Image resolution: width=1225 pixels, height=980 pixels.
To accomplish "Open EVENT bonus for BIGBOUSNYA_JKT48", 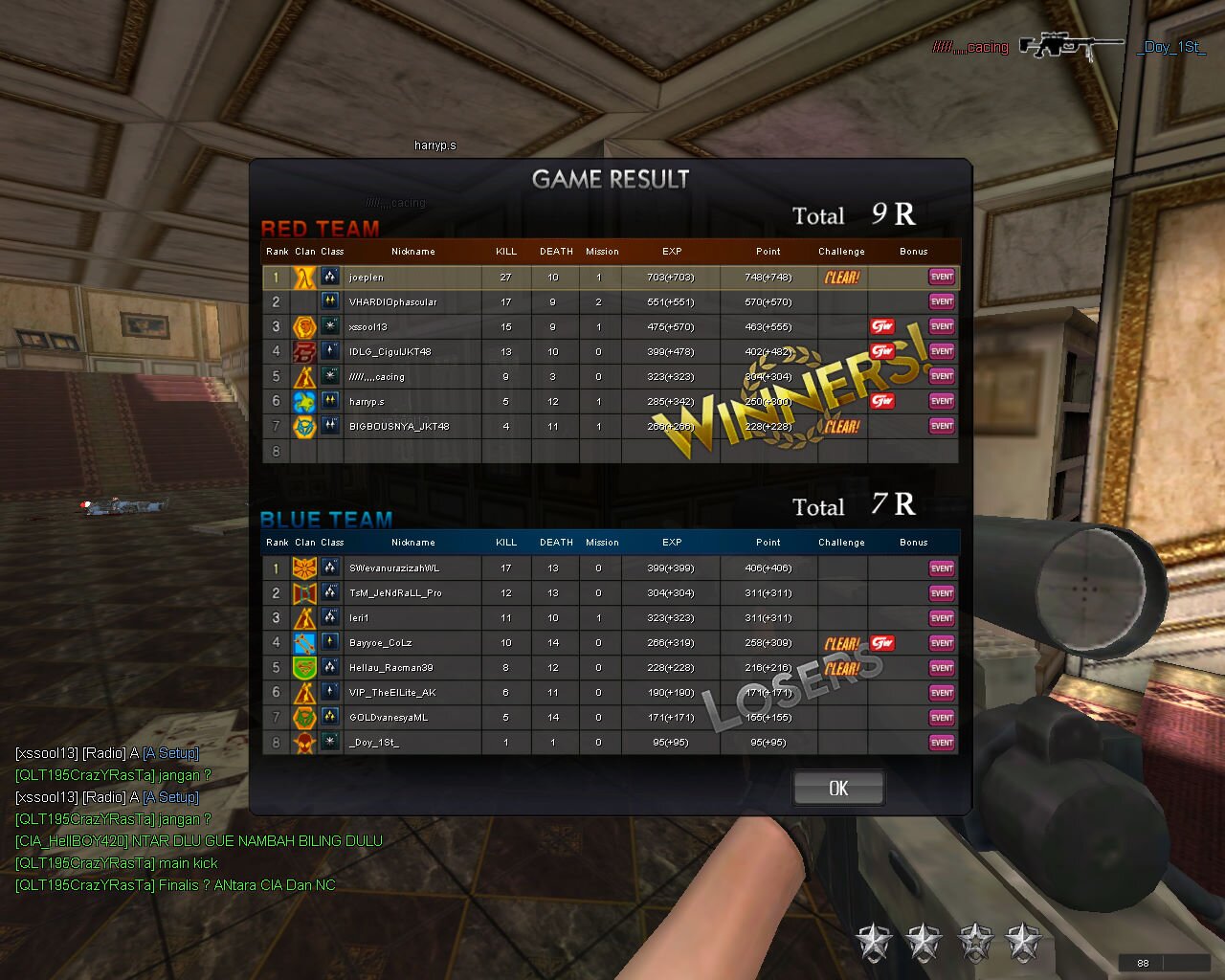I will click(x=941, y=426).
